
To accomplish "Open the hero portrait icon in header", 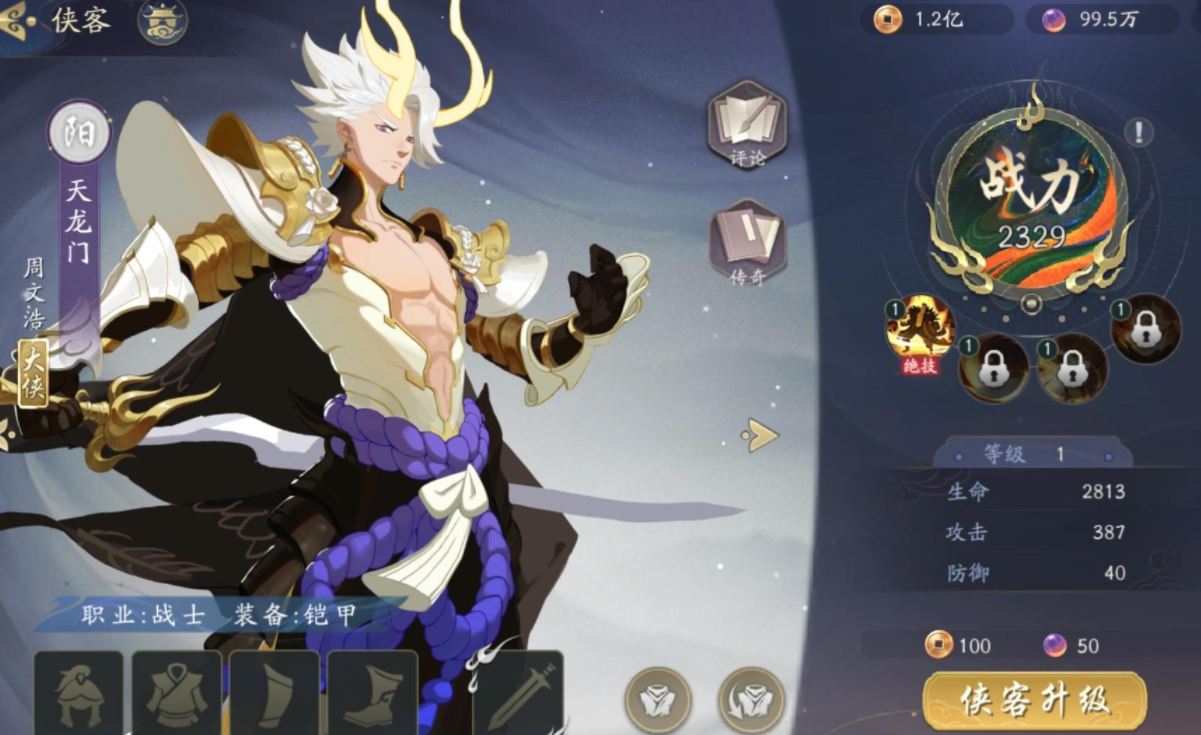I will click(x=161, y=21).
